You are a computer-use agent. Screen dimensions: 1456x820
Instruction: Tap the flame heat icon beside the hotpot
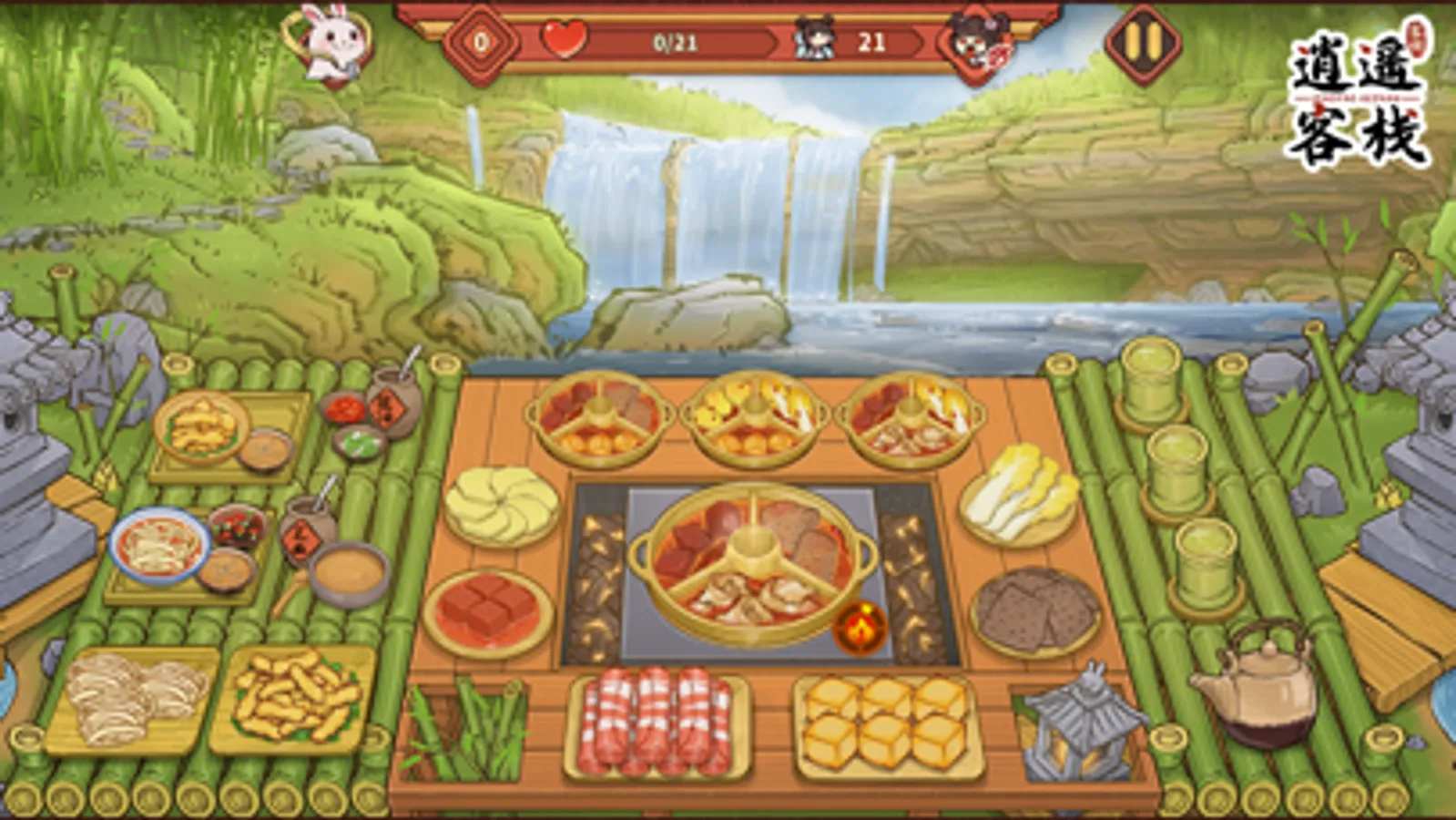click(859, 629)
